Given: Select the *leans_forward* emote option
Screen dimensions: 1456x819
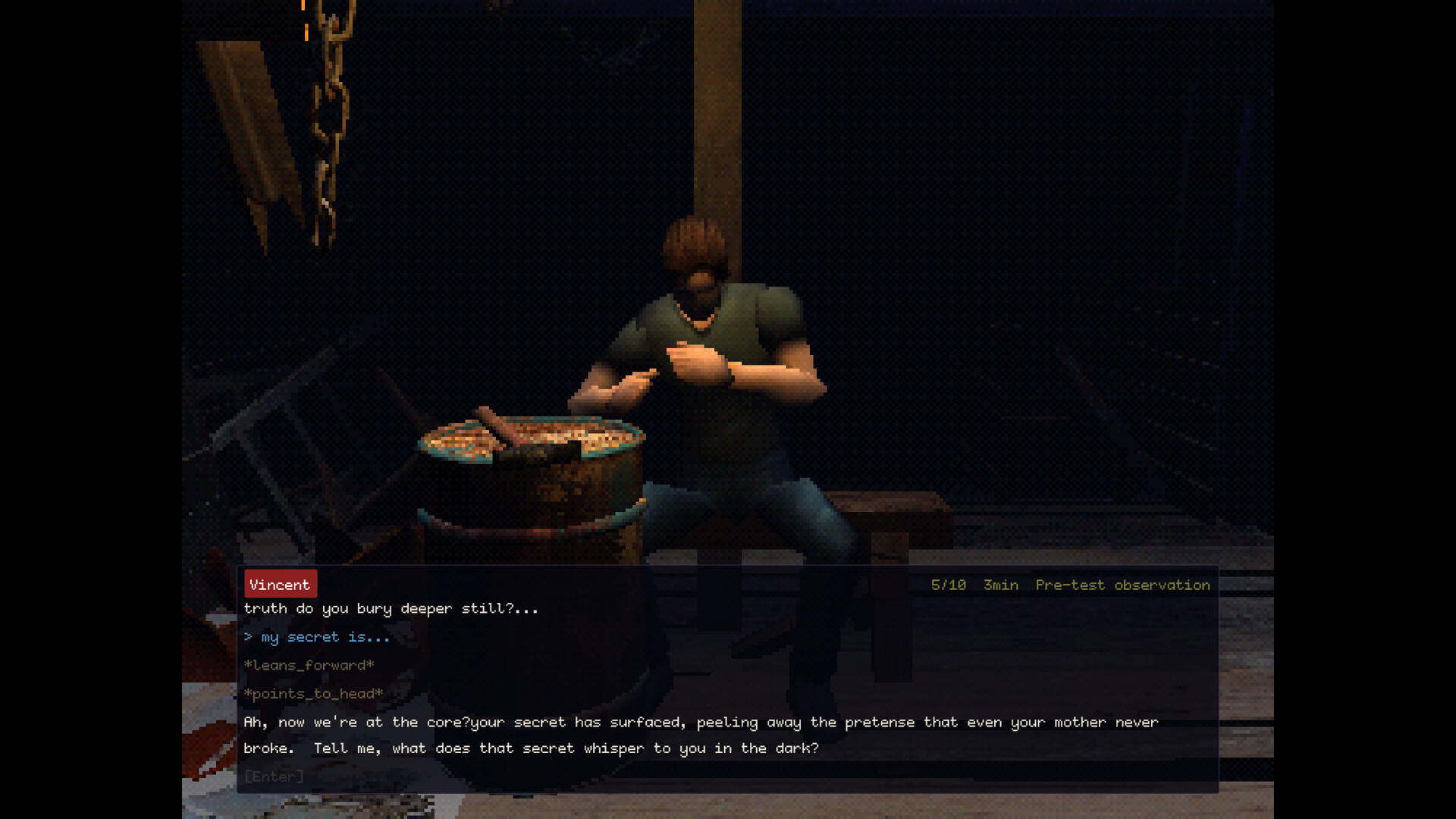Looking at the screenshot, I should 309,665.
